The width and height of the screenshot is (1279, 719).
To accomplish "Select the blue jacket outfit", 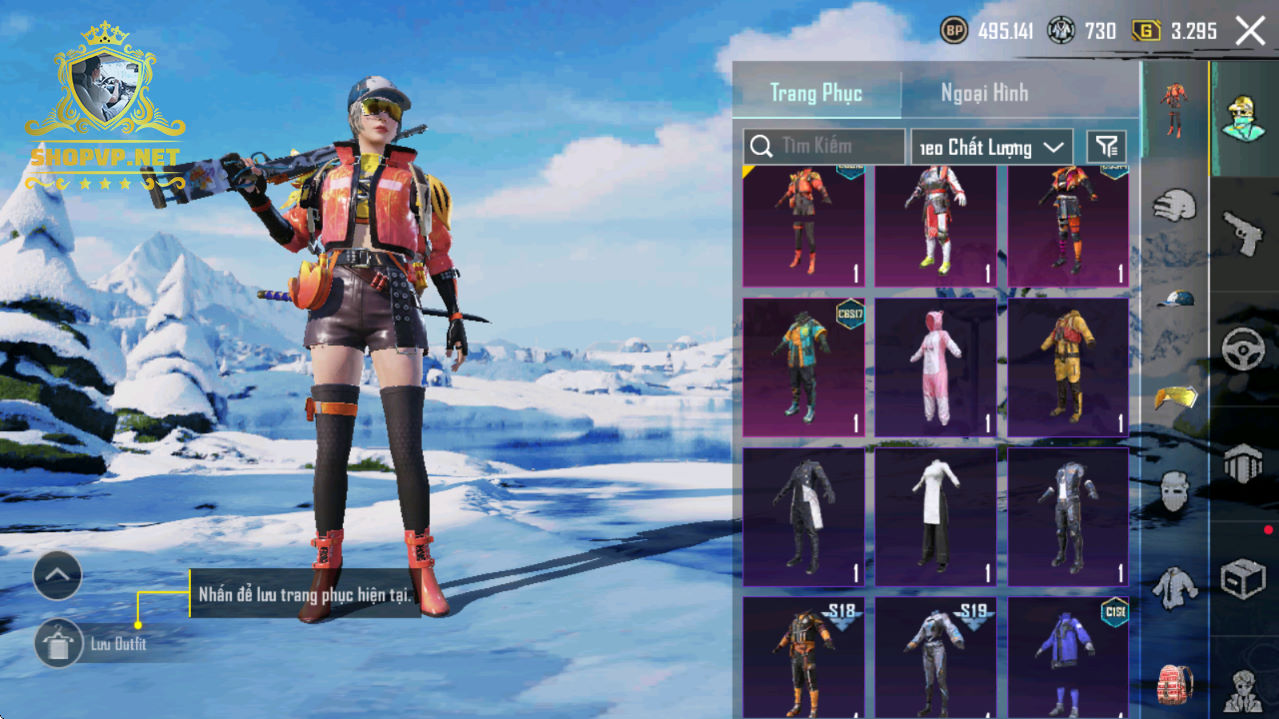I will tap(1068, 655).
